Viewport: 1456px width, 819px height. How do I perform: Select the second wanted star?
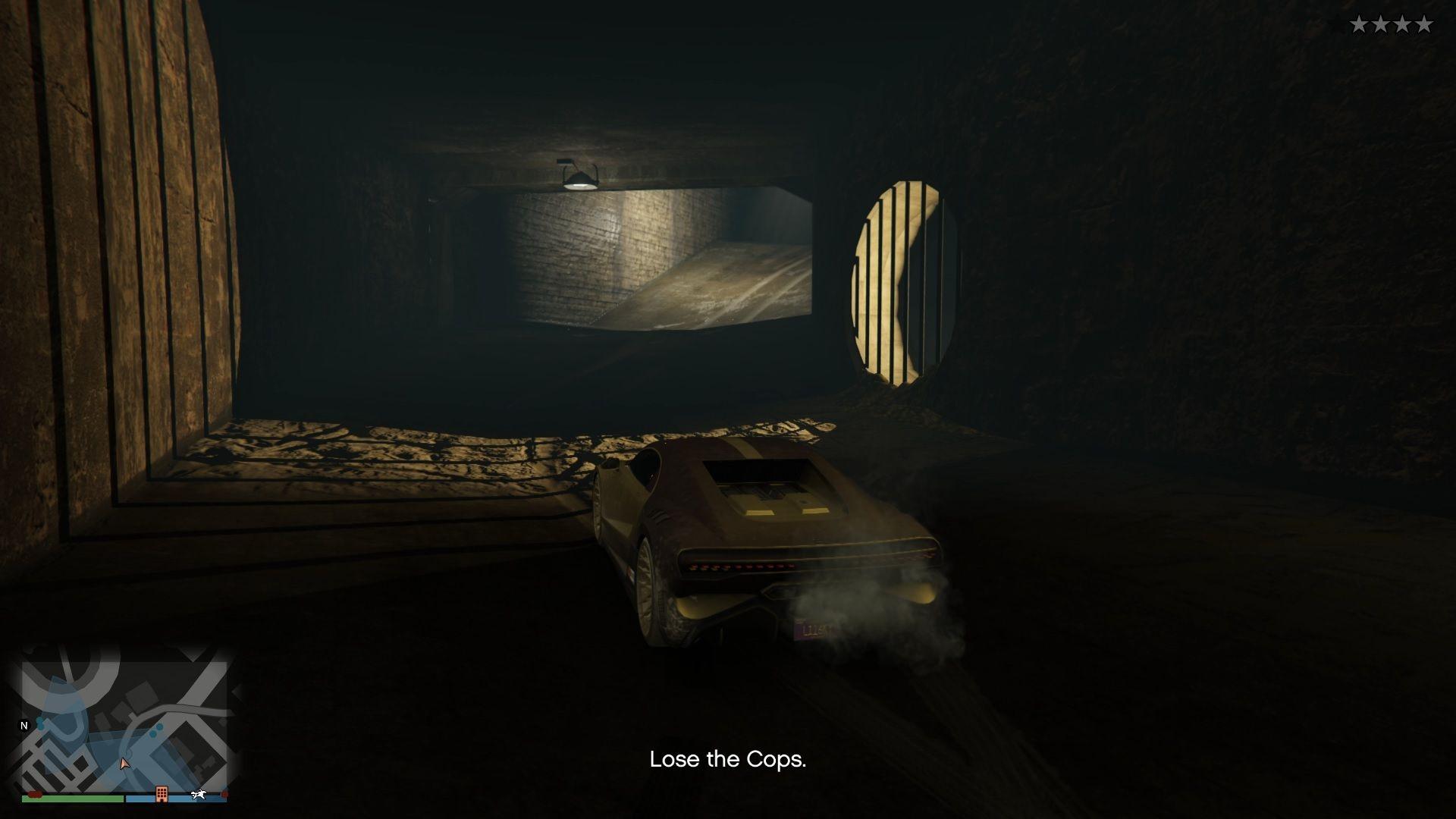(x=1381, y=23)
